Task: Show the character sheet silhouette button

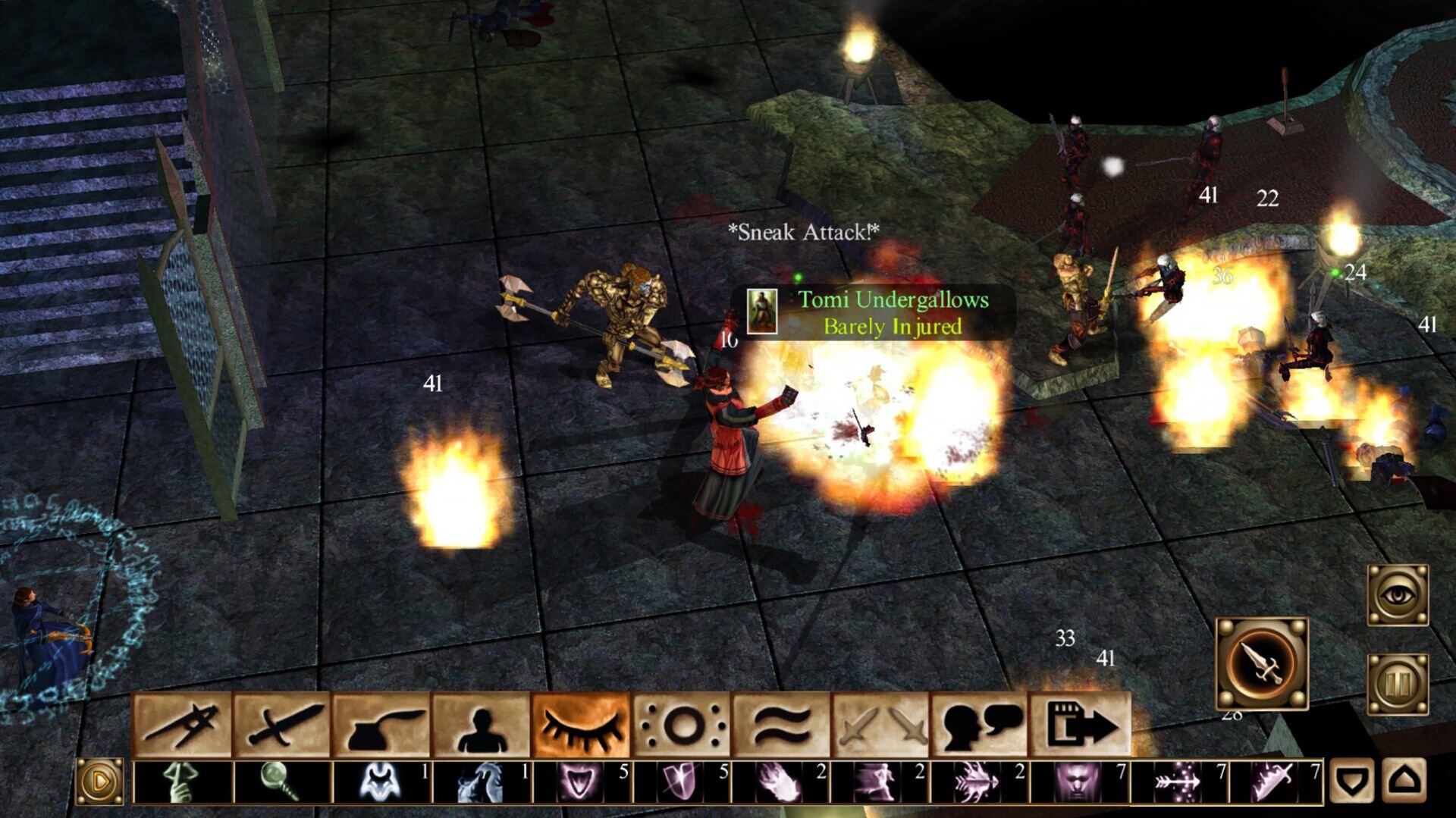Action: coord(482,725)
